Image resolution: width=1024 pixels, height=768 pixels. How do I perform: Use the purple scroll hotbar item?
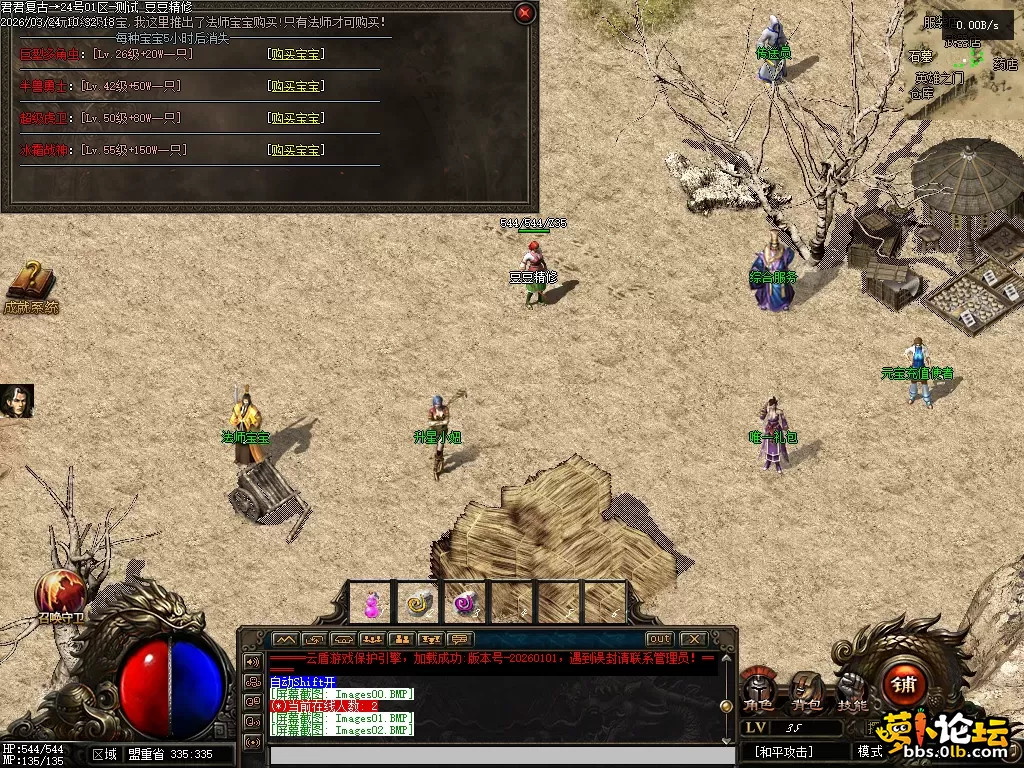465,603
